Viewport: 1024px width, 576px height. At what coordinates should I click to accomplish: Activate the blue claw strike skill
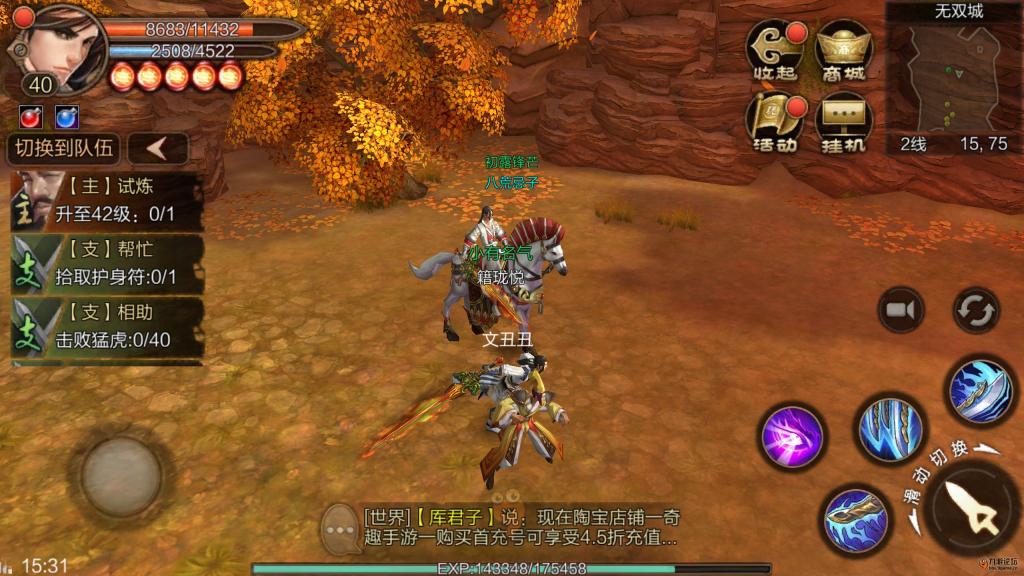(x=884, y=428)
